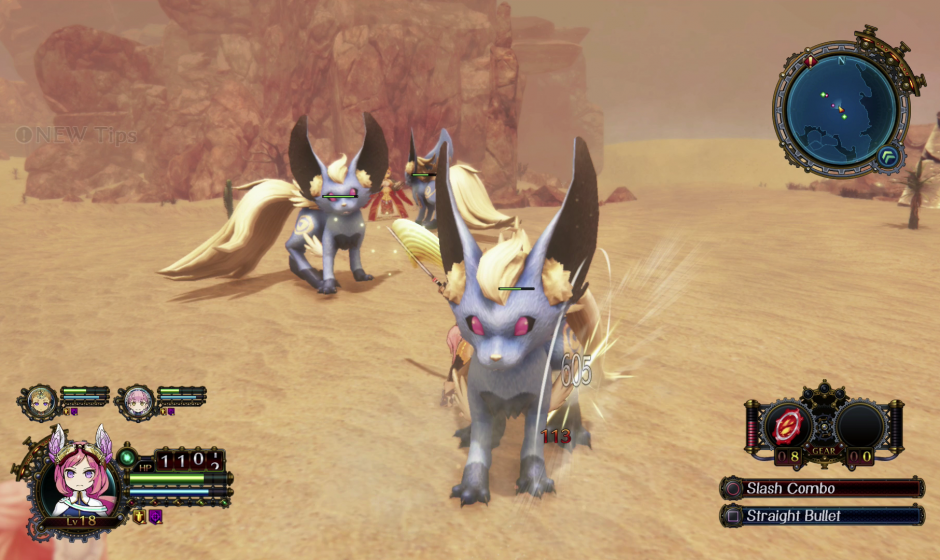Viewport: 940px width, 560px height.
Task: Select the Straight Bullet skill
Action: pos(822,516)
